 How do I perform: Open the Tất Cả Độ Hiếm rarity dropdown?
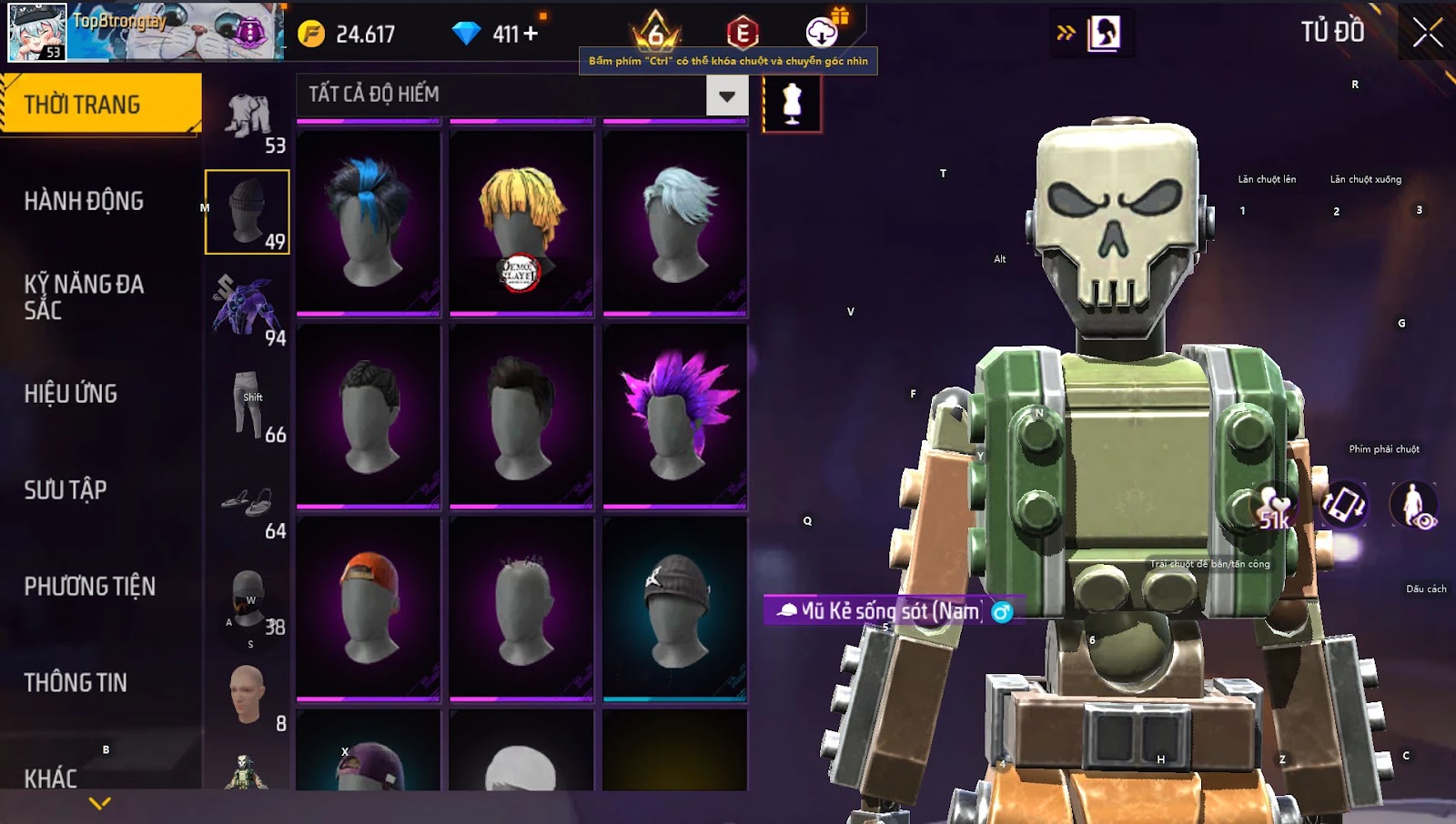point(726,95)
